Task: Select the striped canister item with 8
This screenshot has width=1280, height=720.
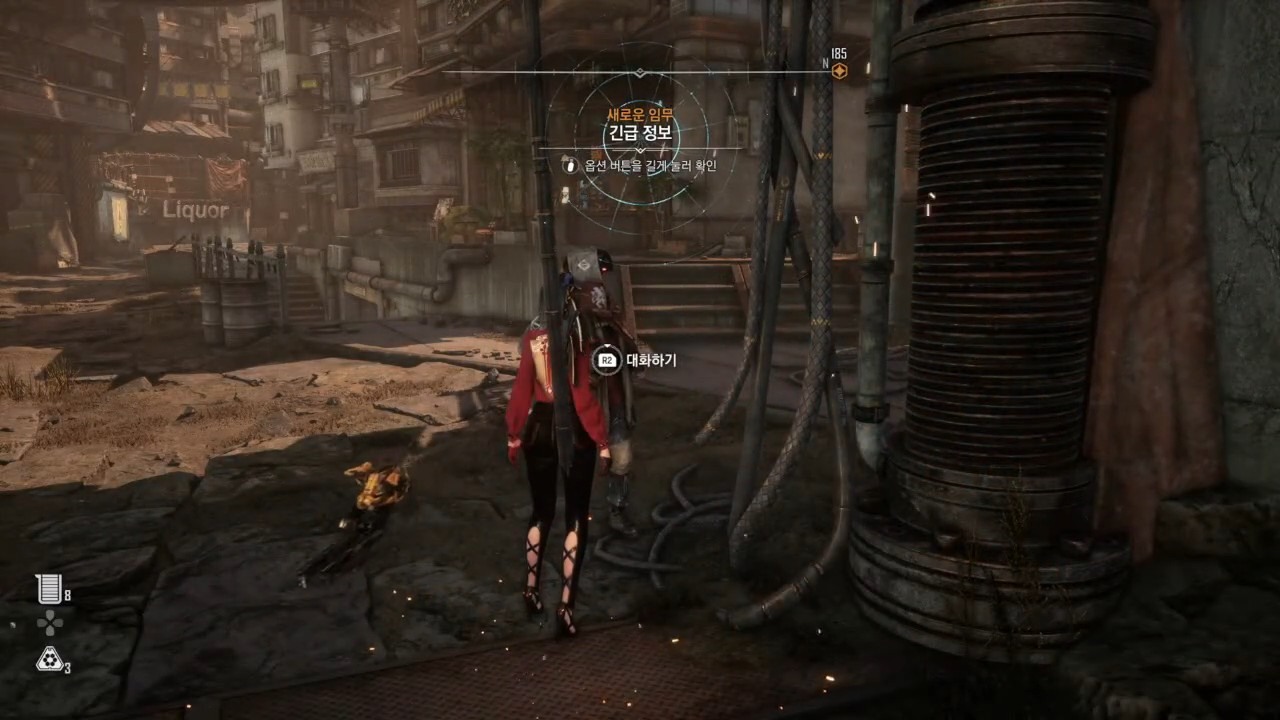Action: click(x=49, y=589)
